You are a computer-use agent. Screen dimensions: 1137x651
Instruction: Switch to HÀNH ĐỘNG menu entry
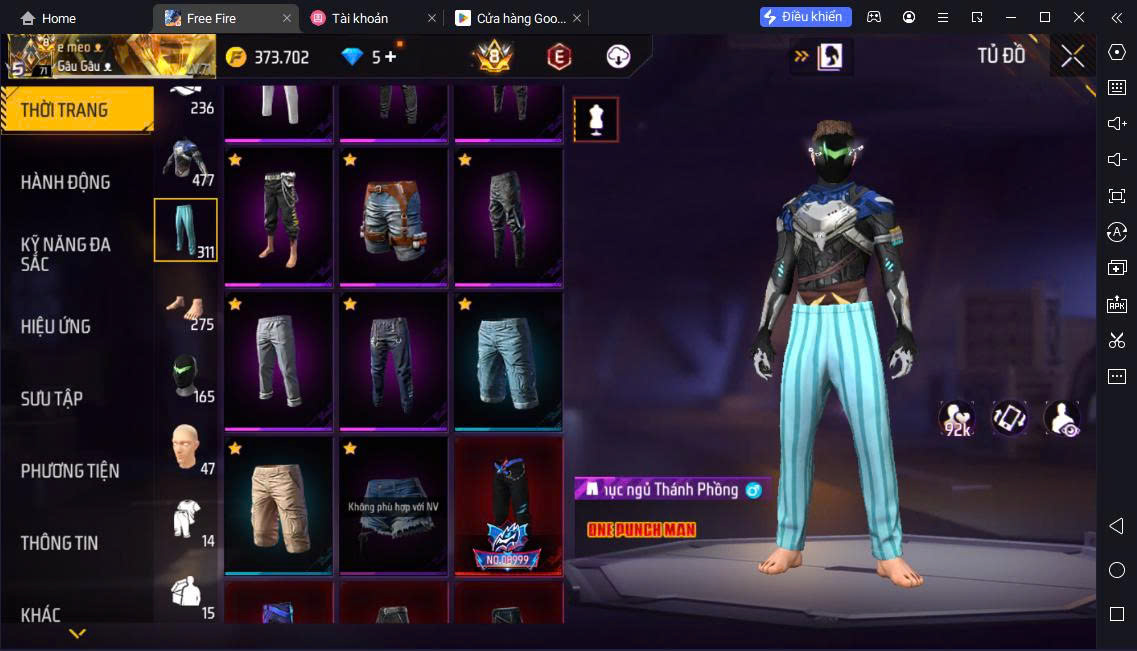click(x=66, y=182)
